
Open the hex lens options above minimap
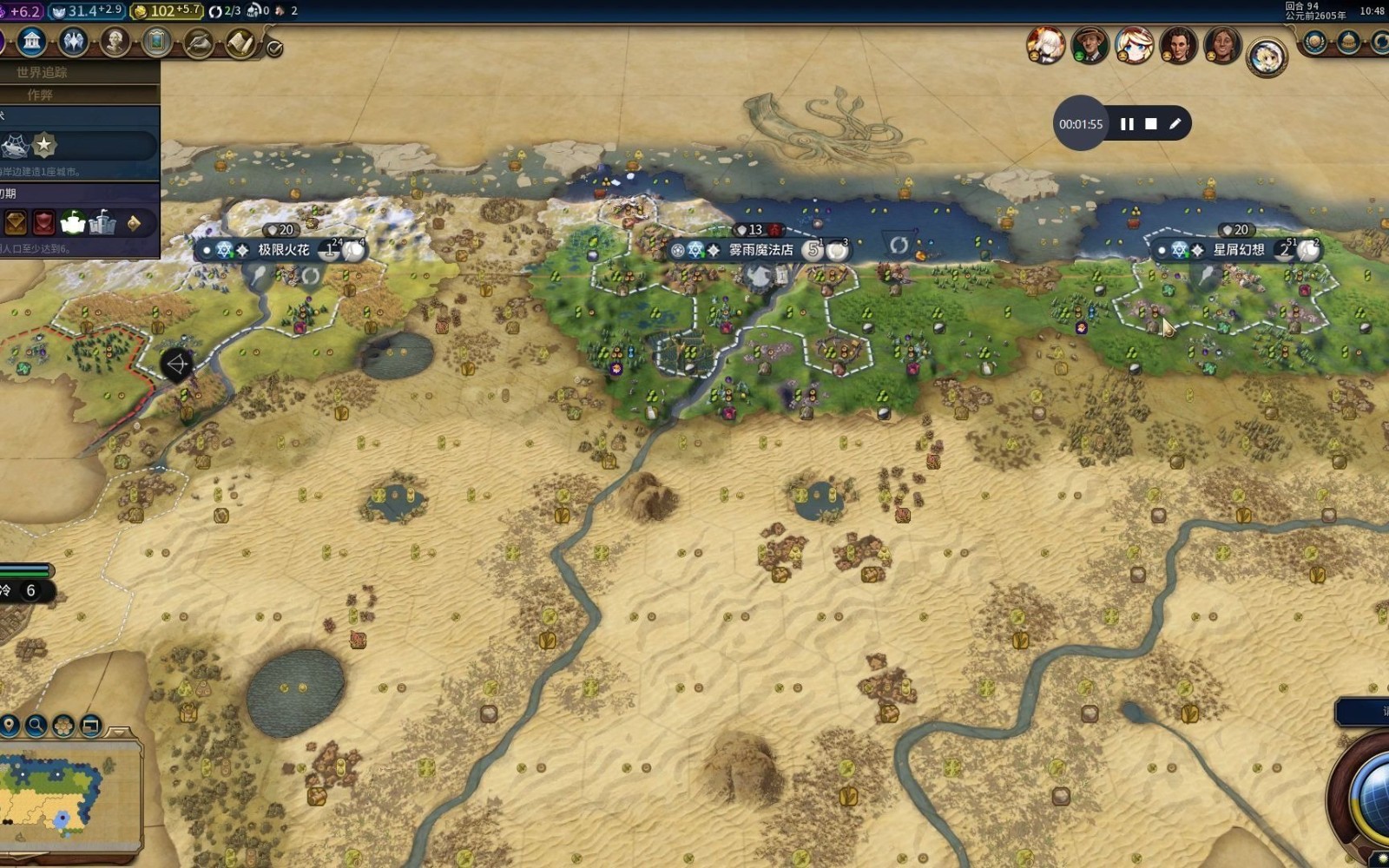point(63,725)
